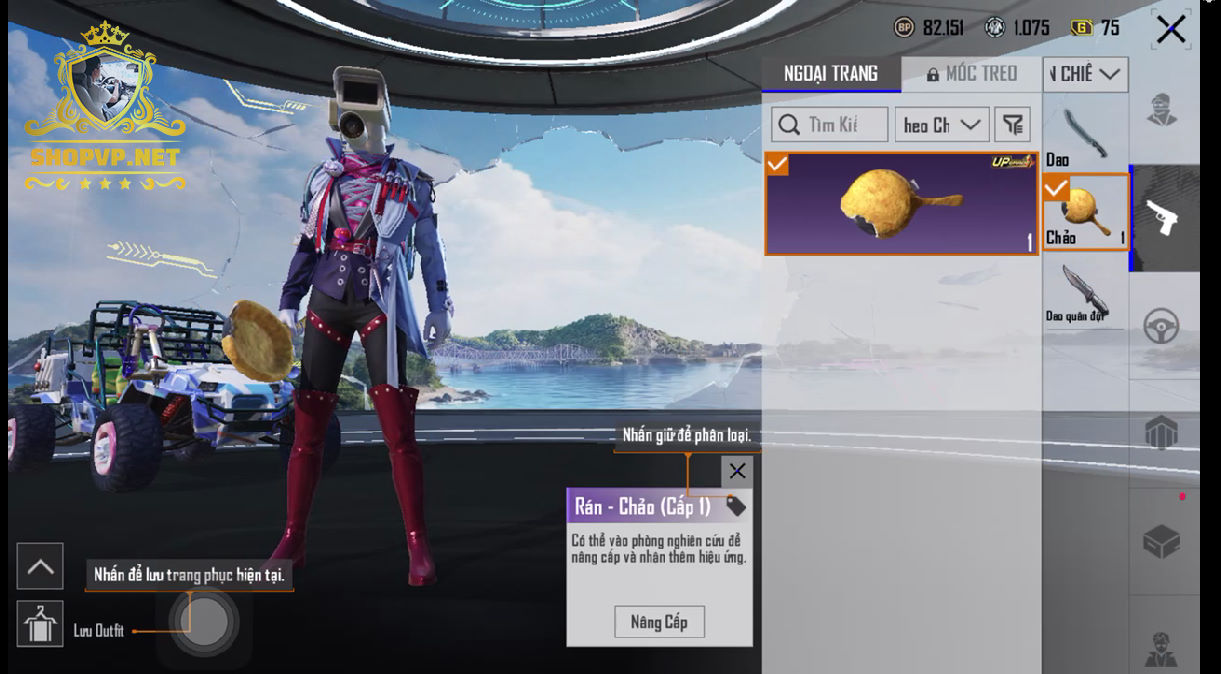Open the locked Móc Treo tab

point(971,74)
